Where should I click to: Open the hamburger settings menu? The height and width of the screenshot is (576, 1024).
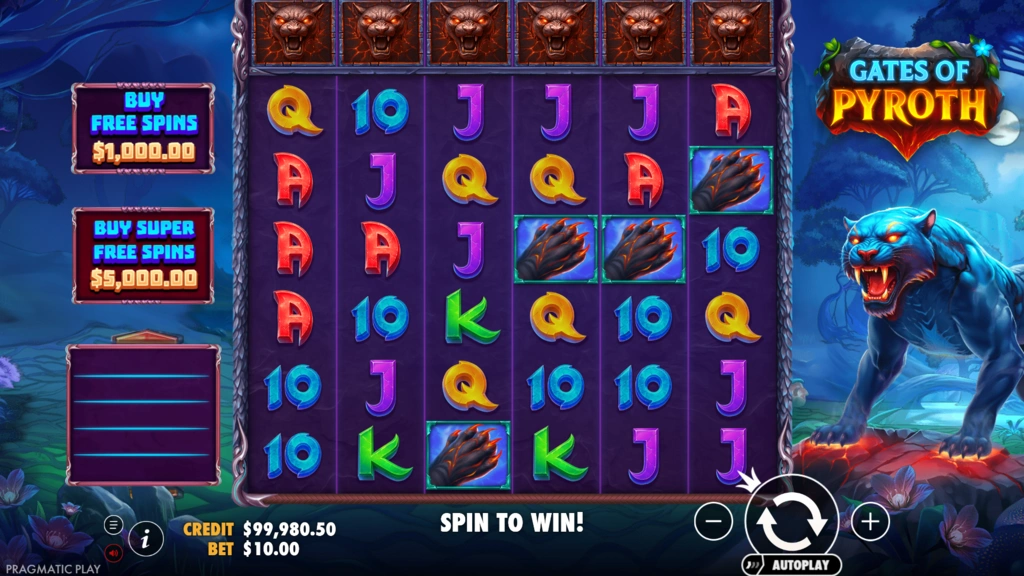[x=113, y=525]
